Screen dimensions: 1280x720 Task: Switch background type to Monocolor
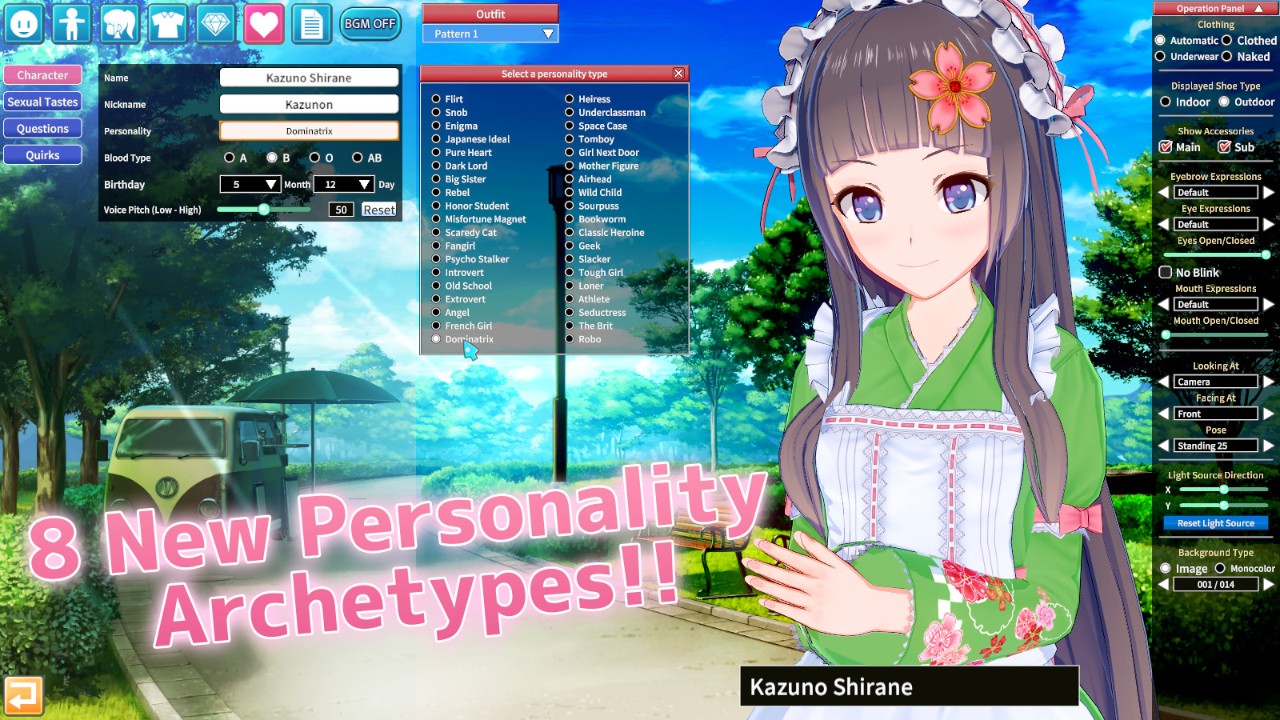click(1220, 569)
